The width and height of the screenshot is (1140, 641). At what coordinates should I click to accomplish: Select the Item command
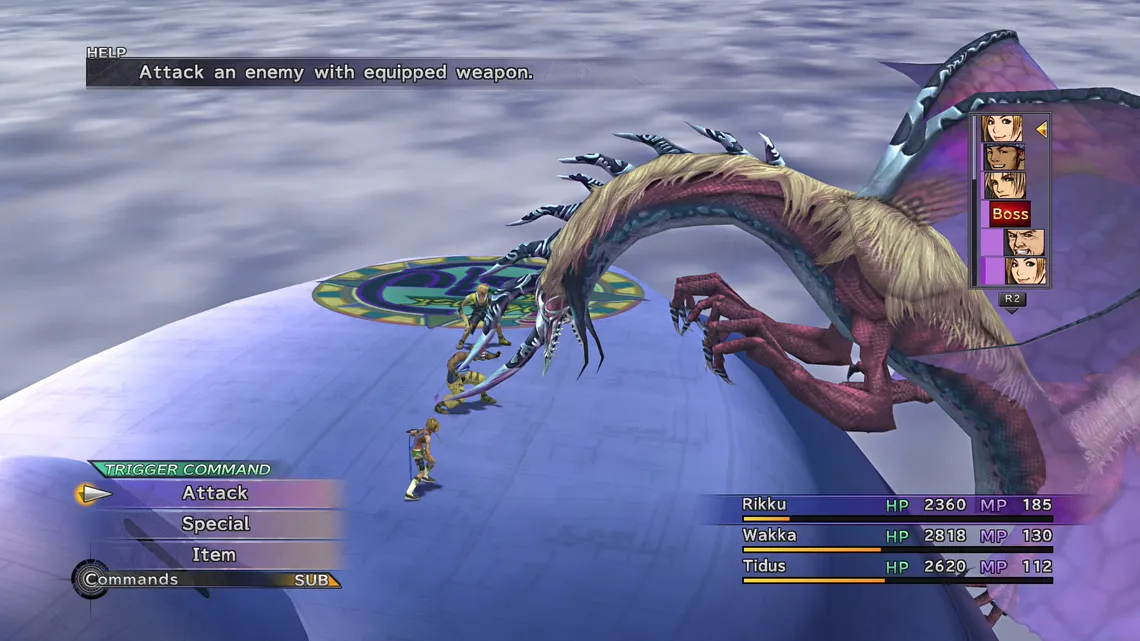pyautogui.click(x=214, y=555)
